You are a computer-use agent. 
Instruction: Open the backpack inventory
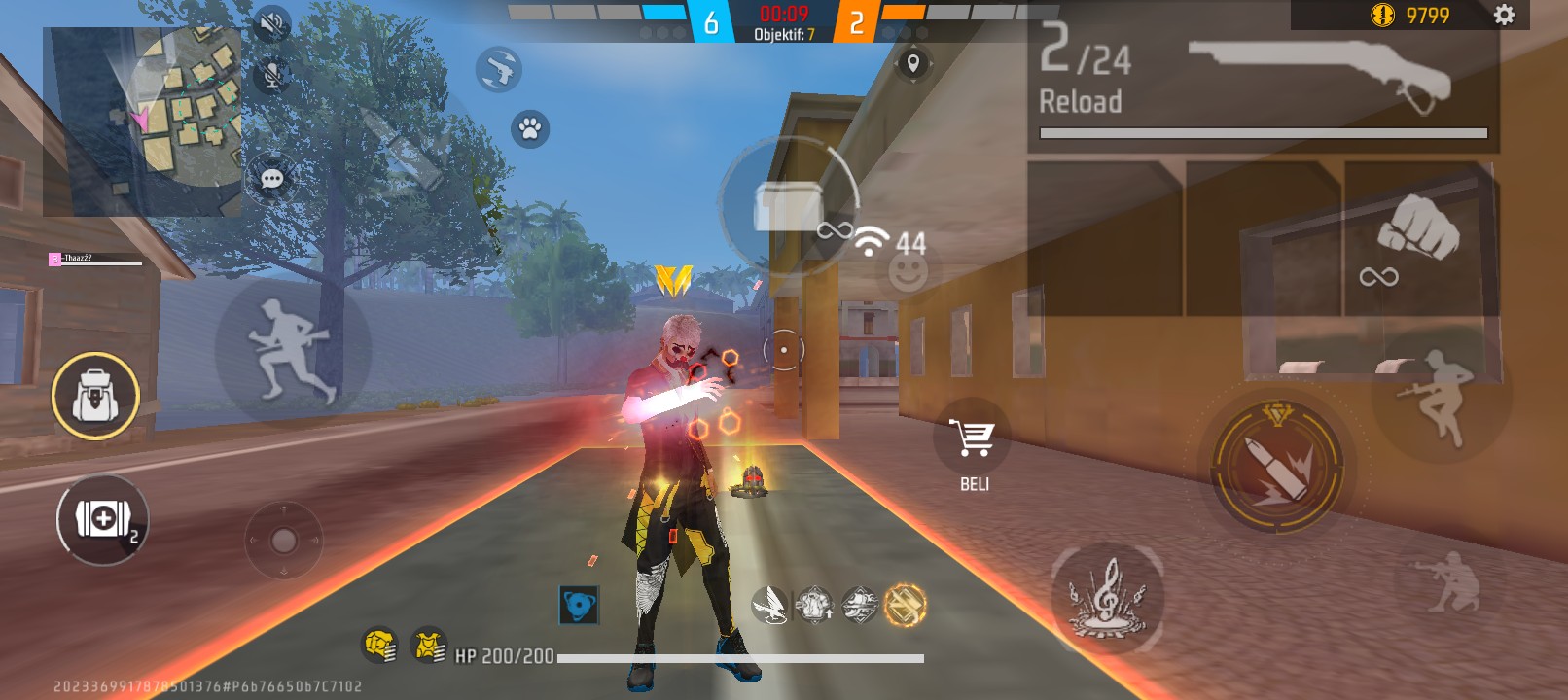(95, 396)
